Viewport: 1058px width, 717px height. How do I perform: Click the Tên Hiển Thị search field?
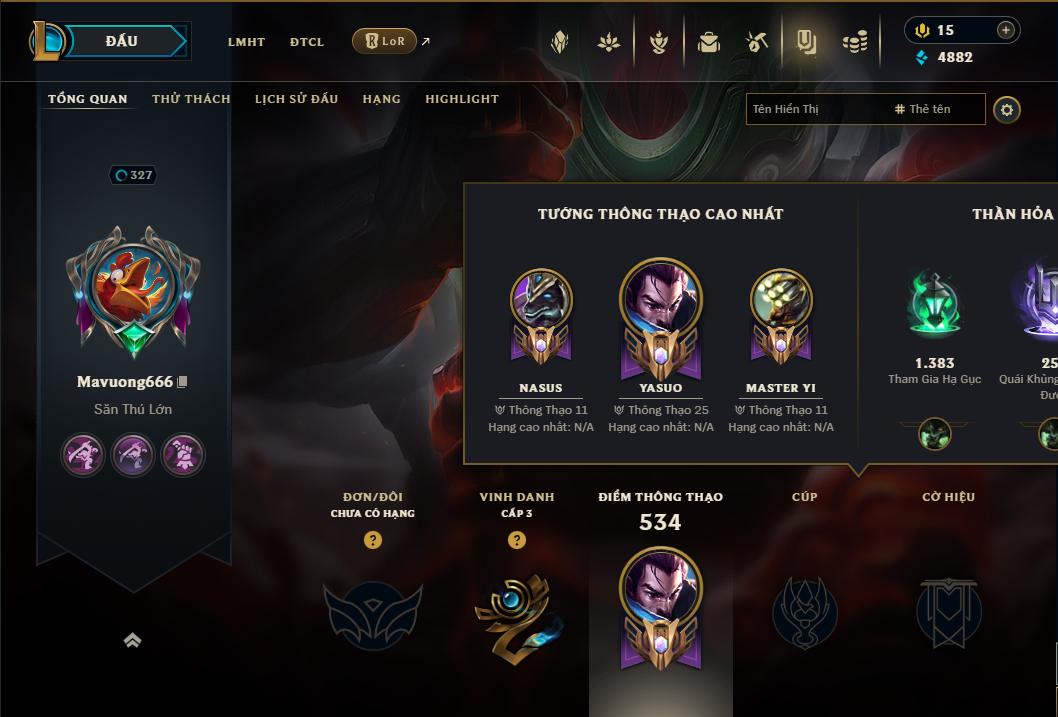point(815,109)
